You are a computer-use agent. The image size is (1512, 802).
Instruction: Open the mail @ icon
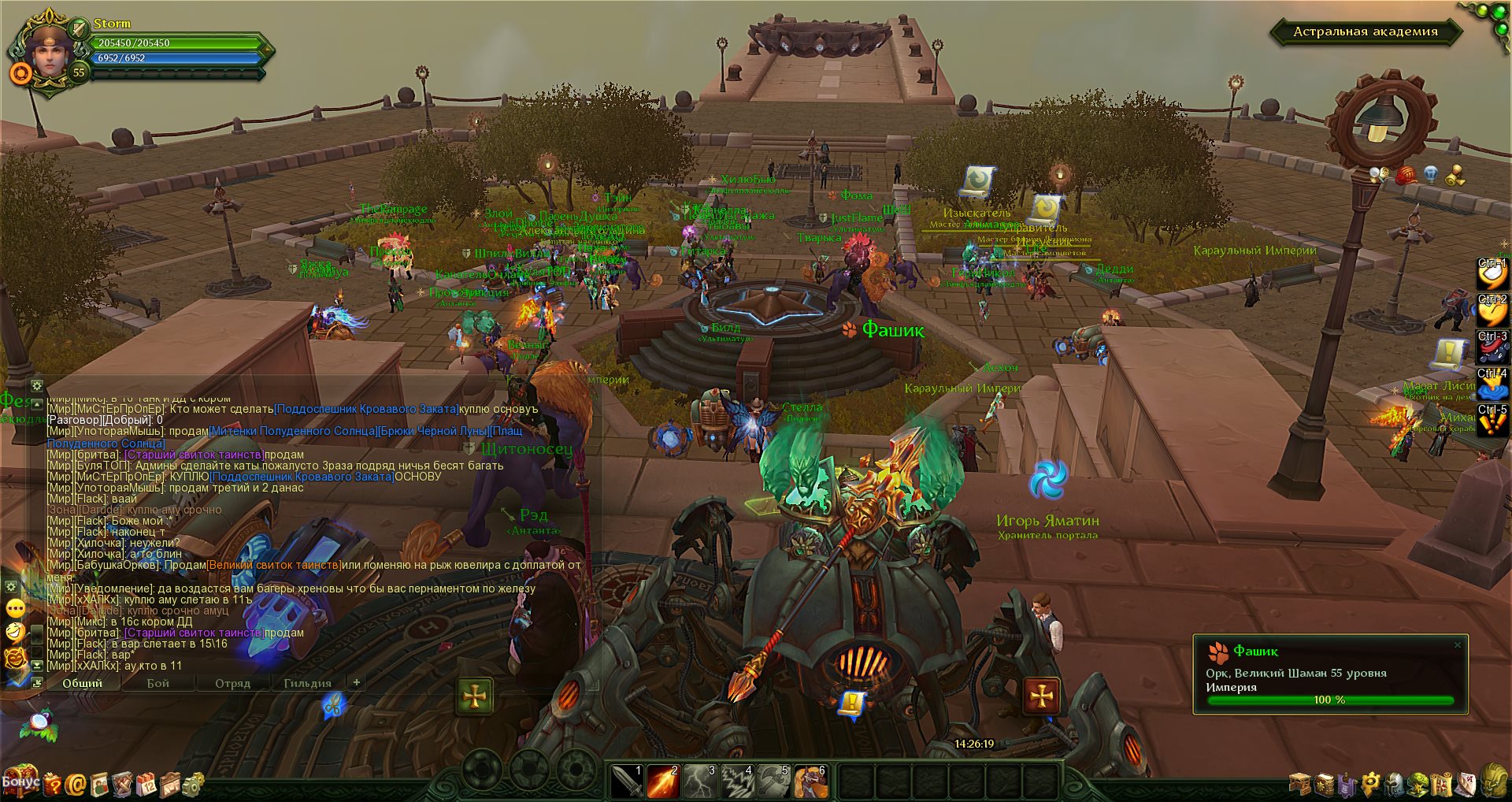pos(76,784)
